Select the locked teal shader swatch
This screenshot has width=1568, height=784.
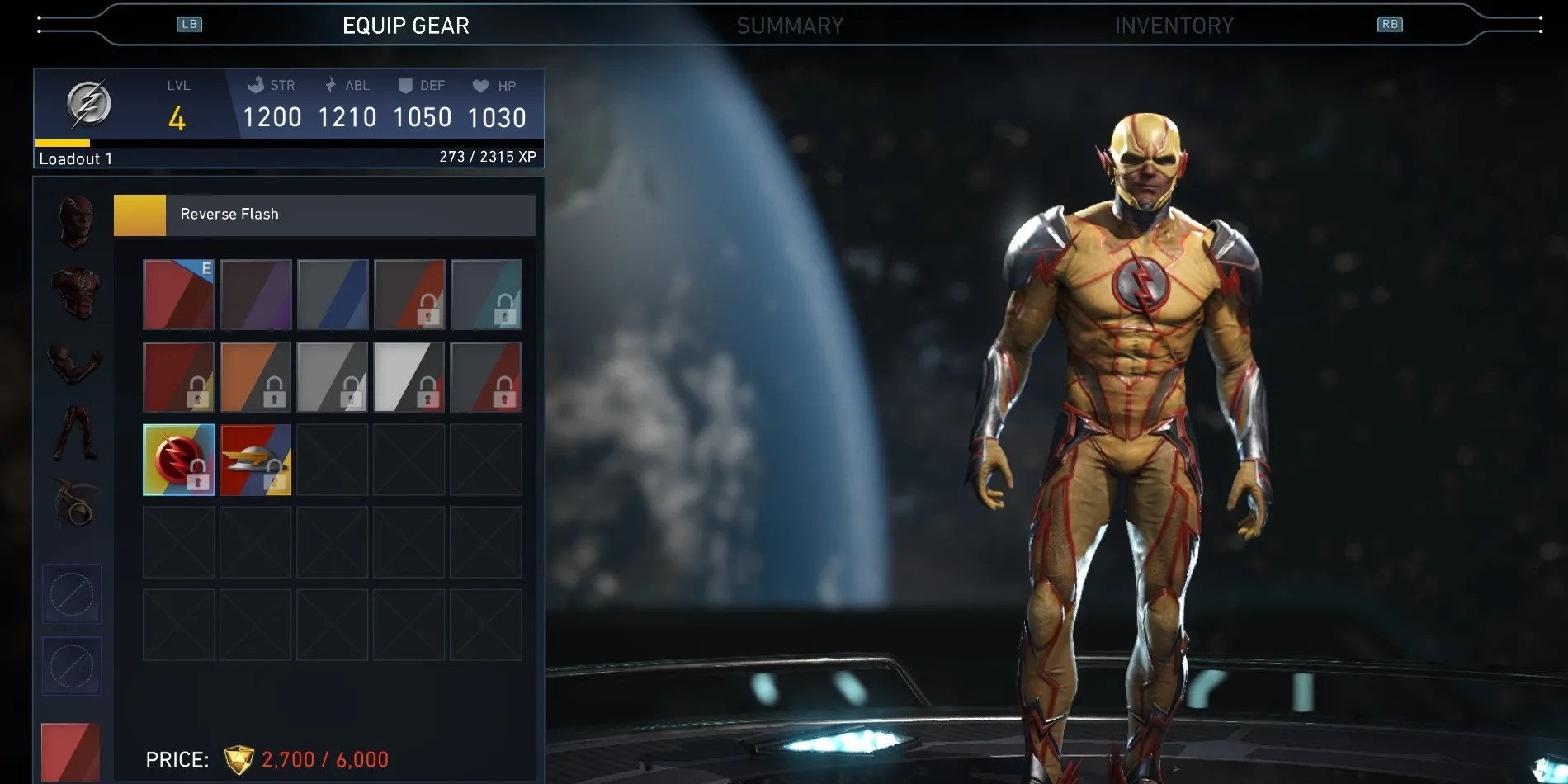point(486,295)
